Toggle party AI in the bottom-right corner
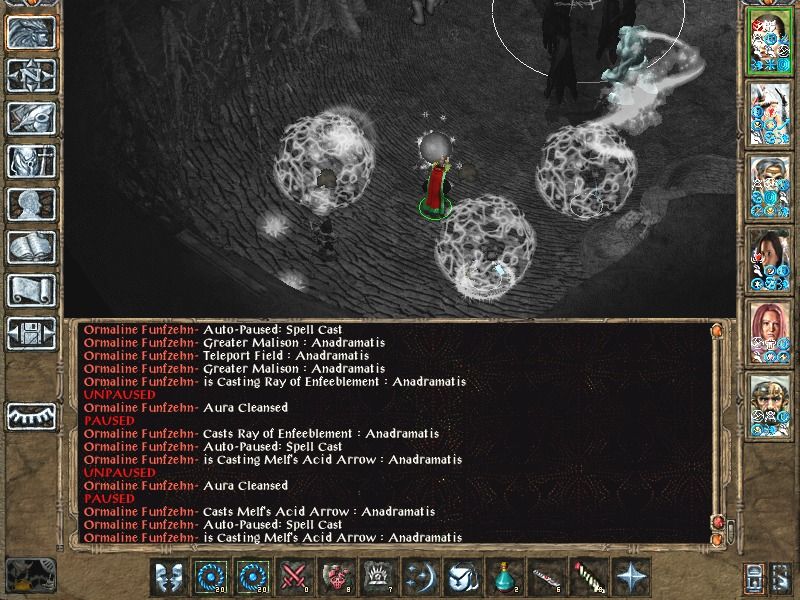Screen dimensions: 800x600 tap(781, 578)
